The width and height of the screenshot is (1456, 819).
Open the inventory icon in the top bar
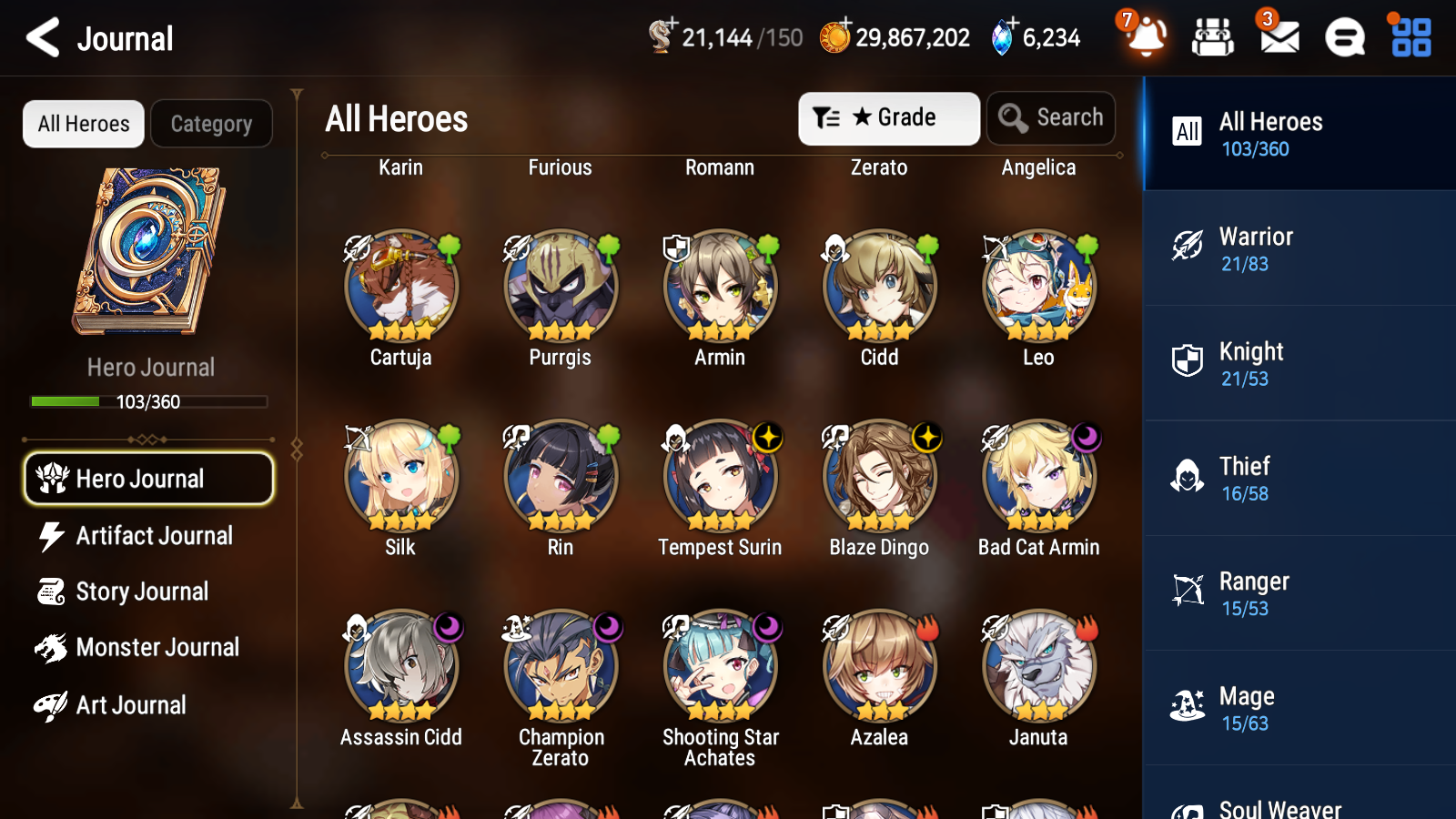1213,37
